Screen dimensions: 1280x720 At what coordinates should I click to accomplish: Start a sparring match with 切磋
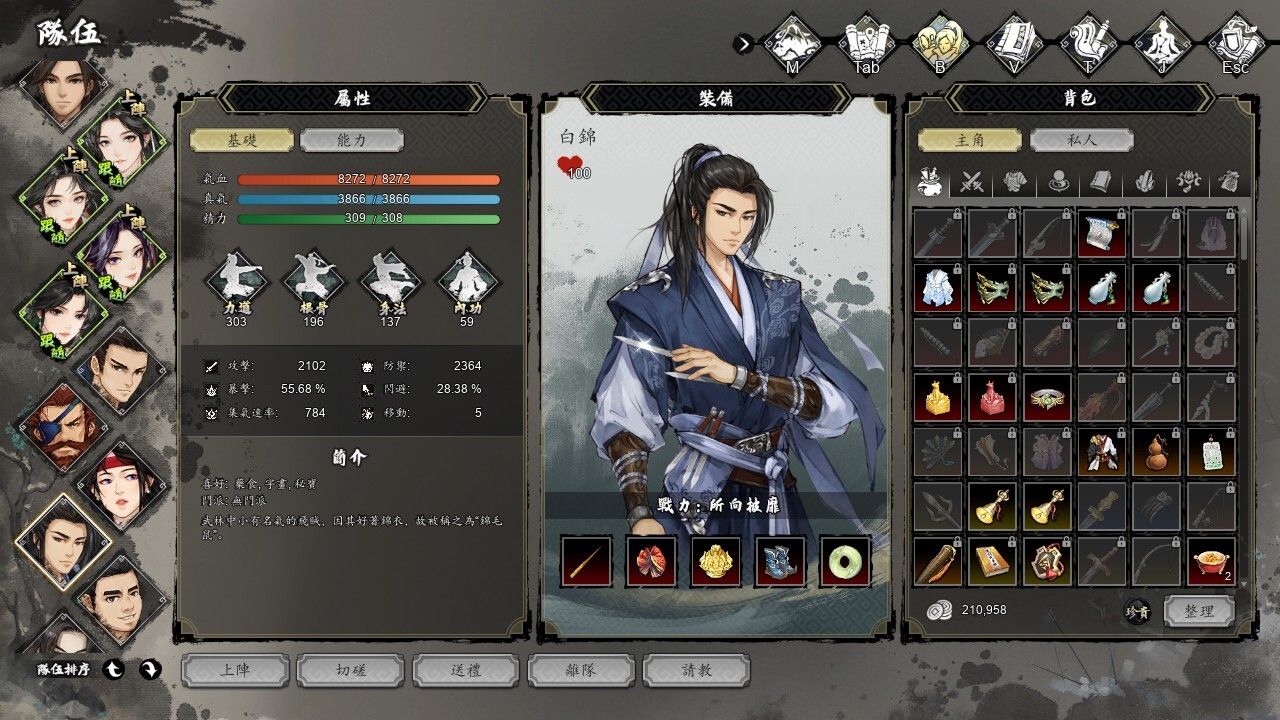(351, 670)
